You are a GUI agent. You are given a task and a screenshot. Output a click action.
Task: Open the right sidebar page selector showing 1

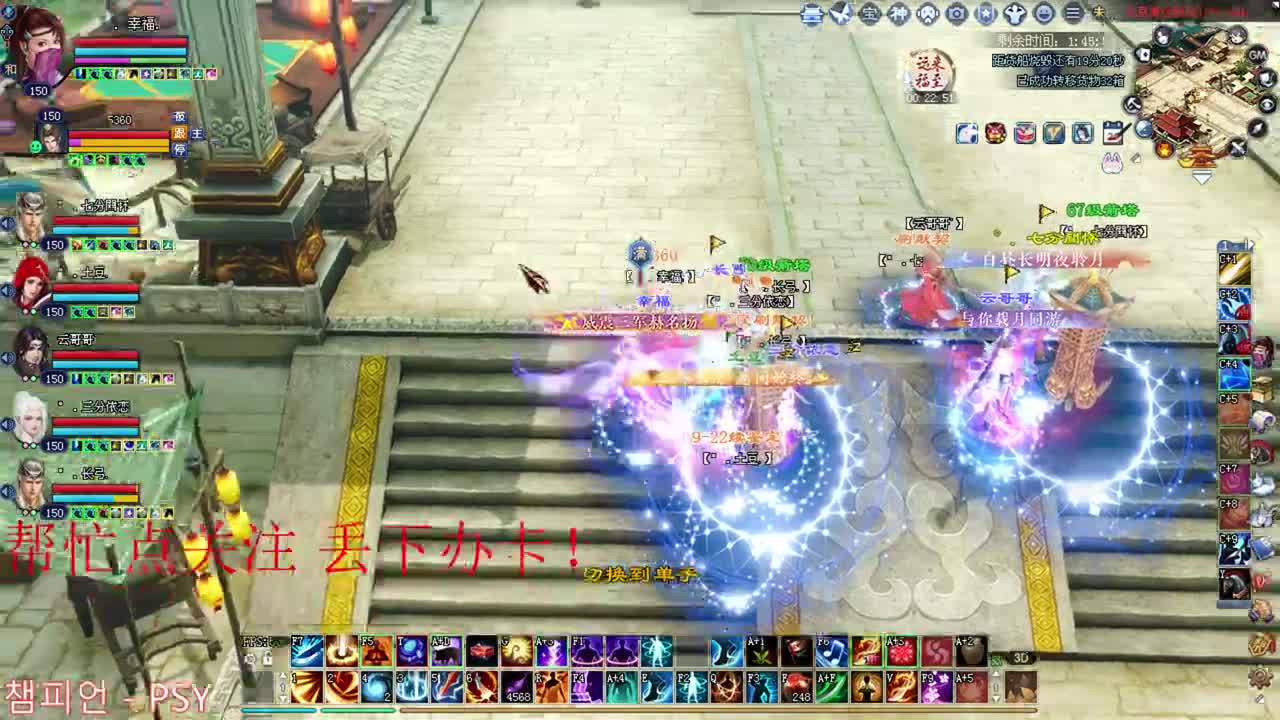pyautogui.click(x=1224, y=243)
